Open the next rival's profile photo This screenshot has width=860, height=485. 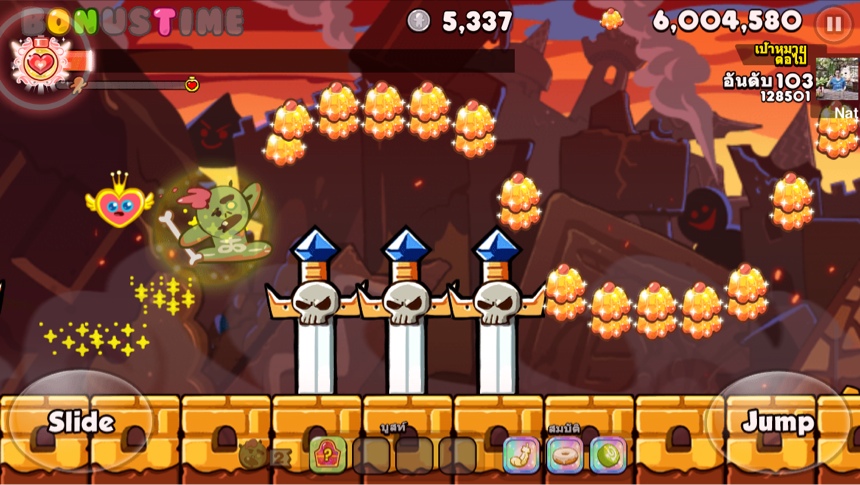click(x=836, y=78)
